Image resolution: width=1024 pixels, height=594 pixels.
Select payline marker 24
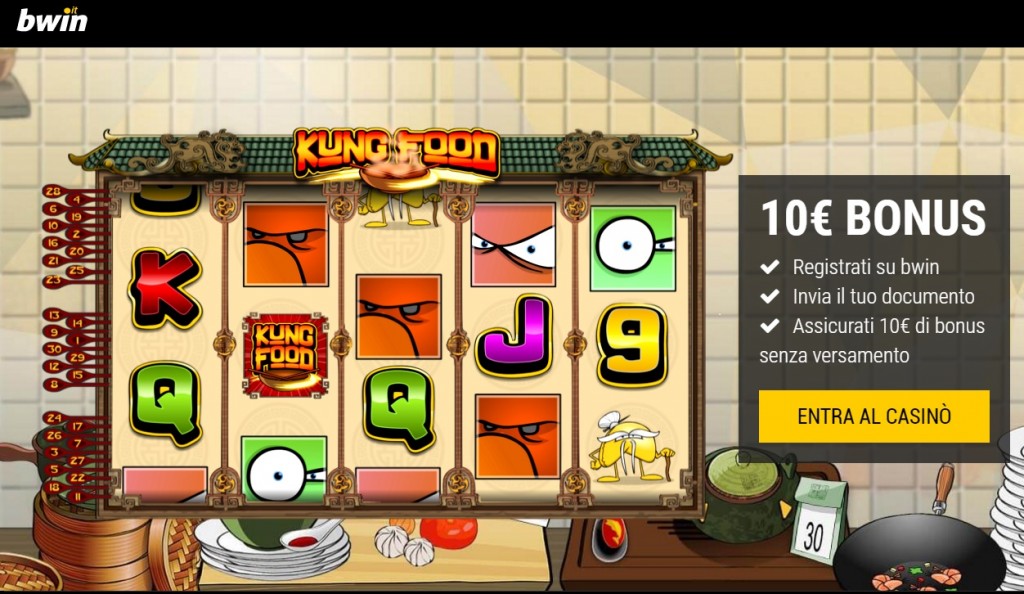52,417
